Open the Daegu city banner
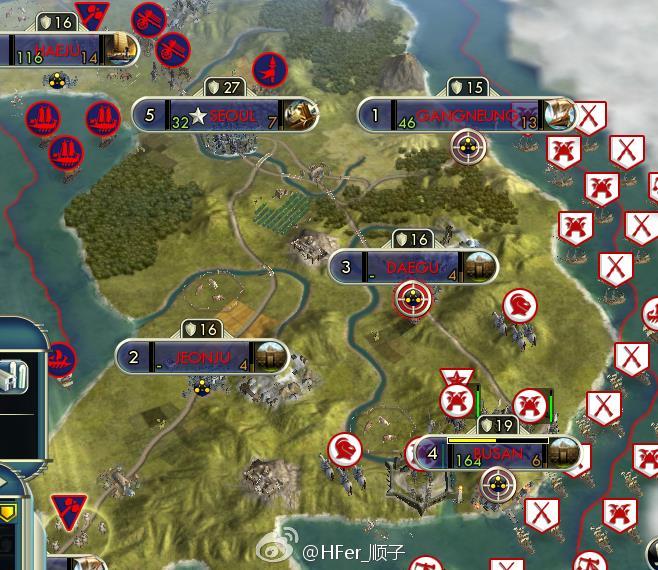The width and height of the screenshot is (658, 570). [412, 267]
